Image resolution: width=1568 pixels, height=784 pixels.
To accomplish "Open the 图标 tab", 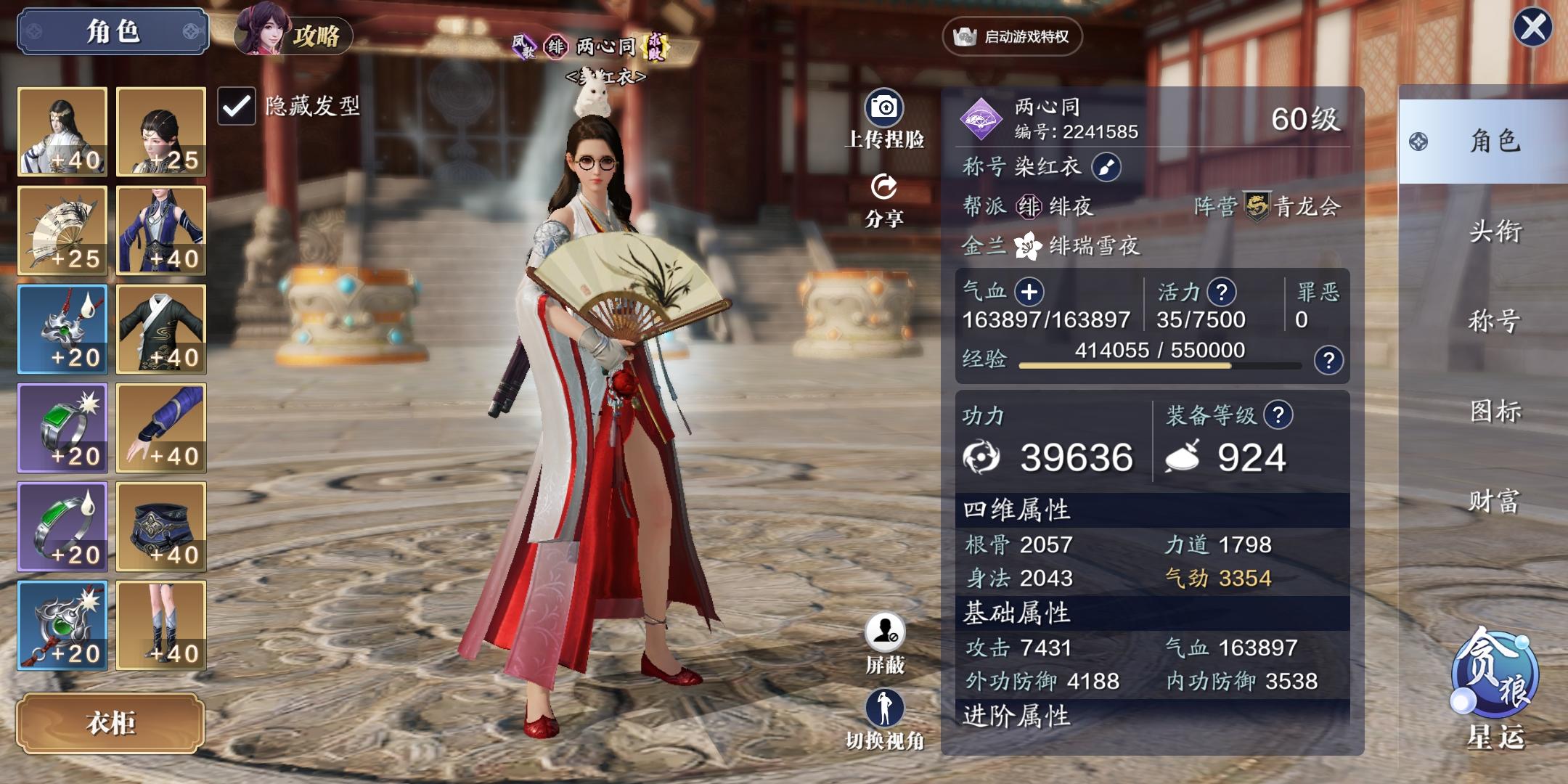I will tap(1495, 412).
